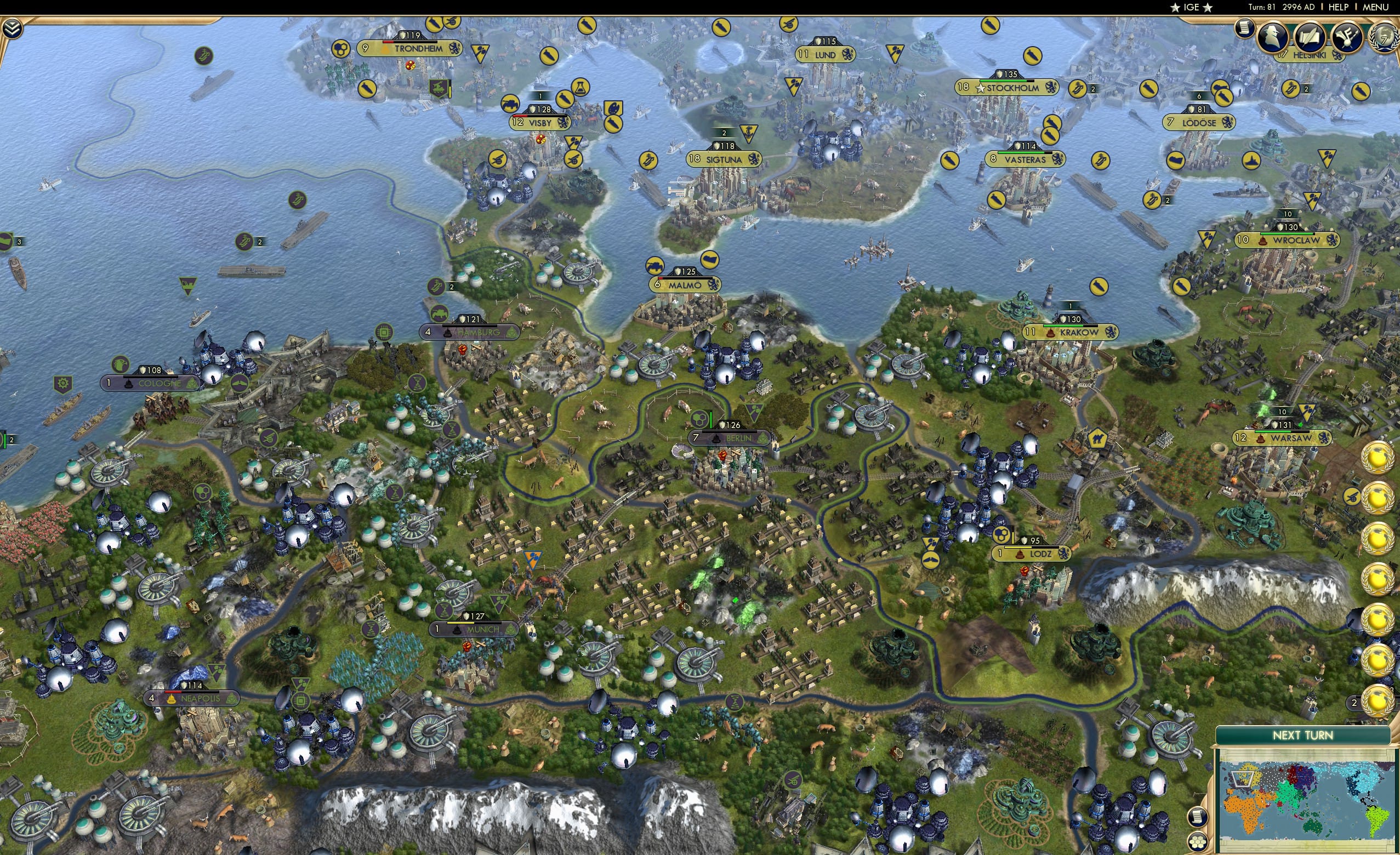Click the radioactive hazard icon near Wroclaw
The image size is (1400, 855).
1207,240
